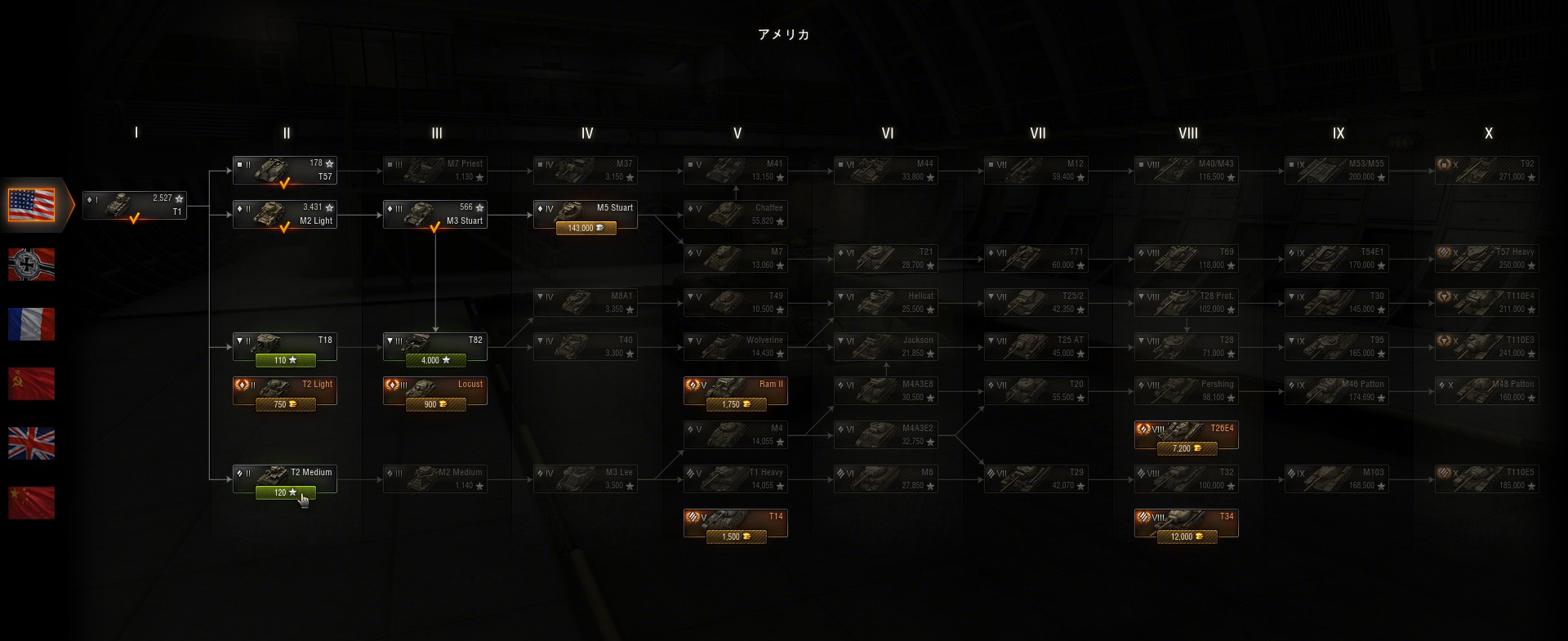Switch to the Chinese nation flag
This screenshot has height=641, width=1568.
coord(32,503)
